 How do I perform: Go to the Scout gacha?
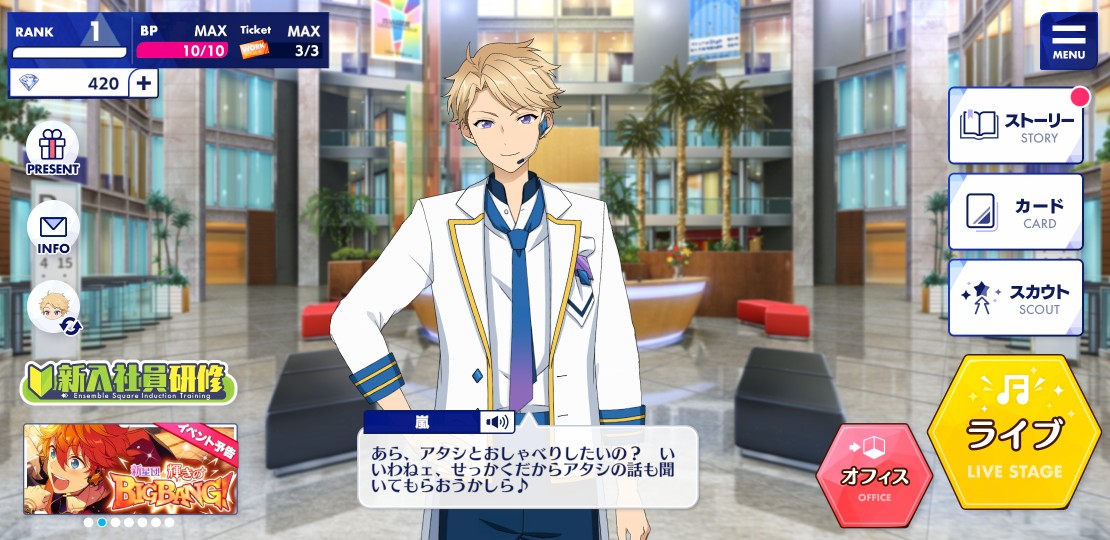tap(1015, 298)
